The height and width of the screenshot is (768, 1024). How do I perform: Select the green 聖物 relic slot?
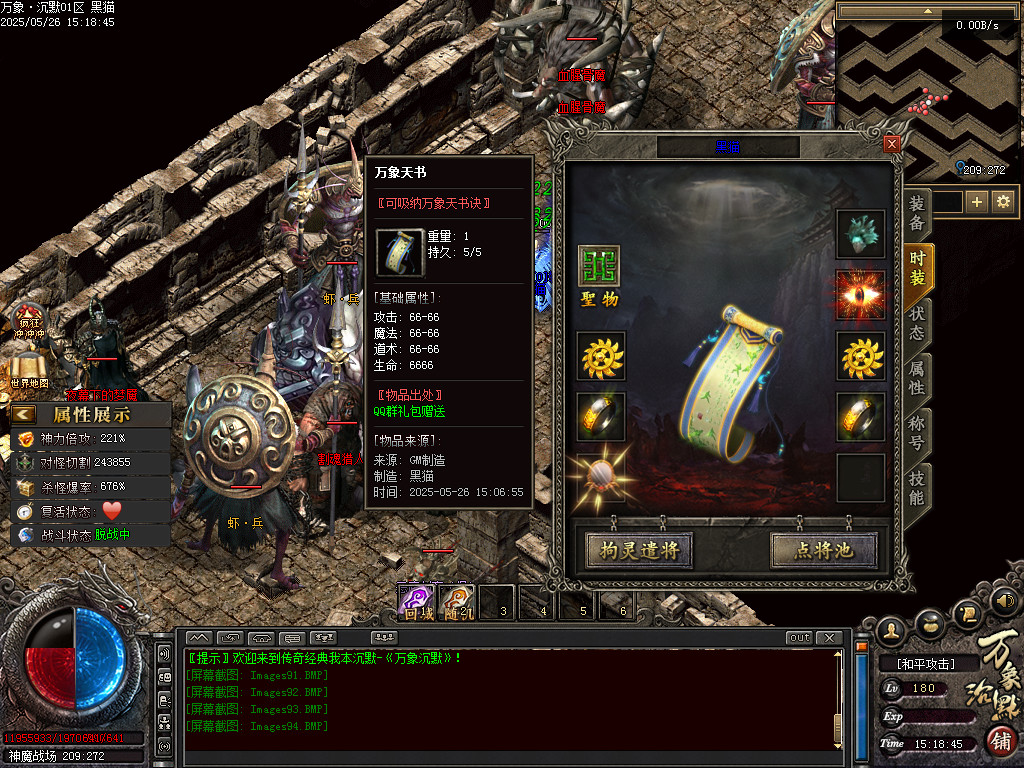point(600,267)
